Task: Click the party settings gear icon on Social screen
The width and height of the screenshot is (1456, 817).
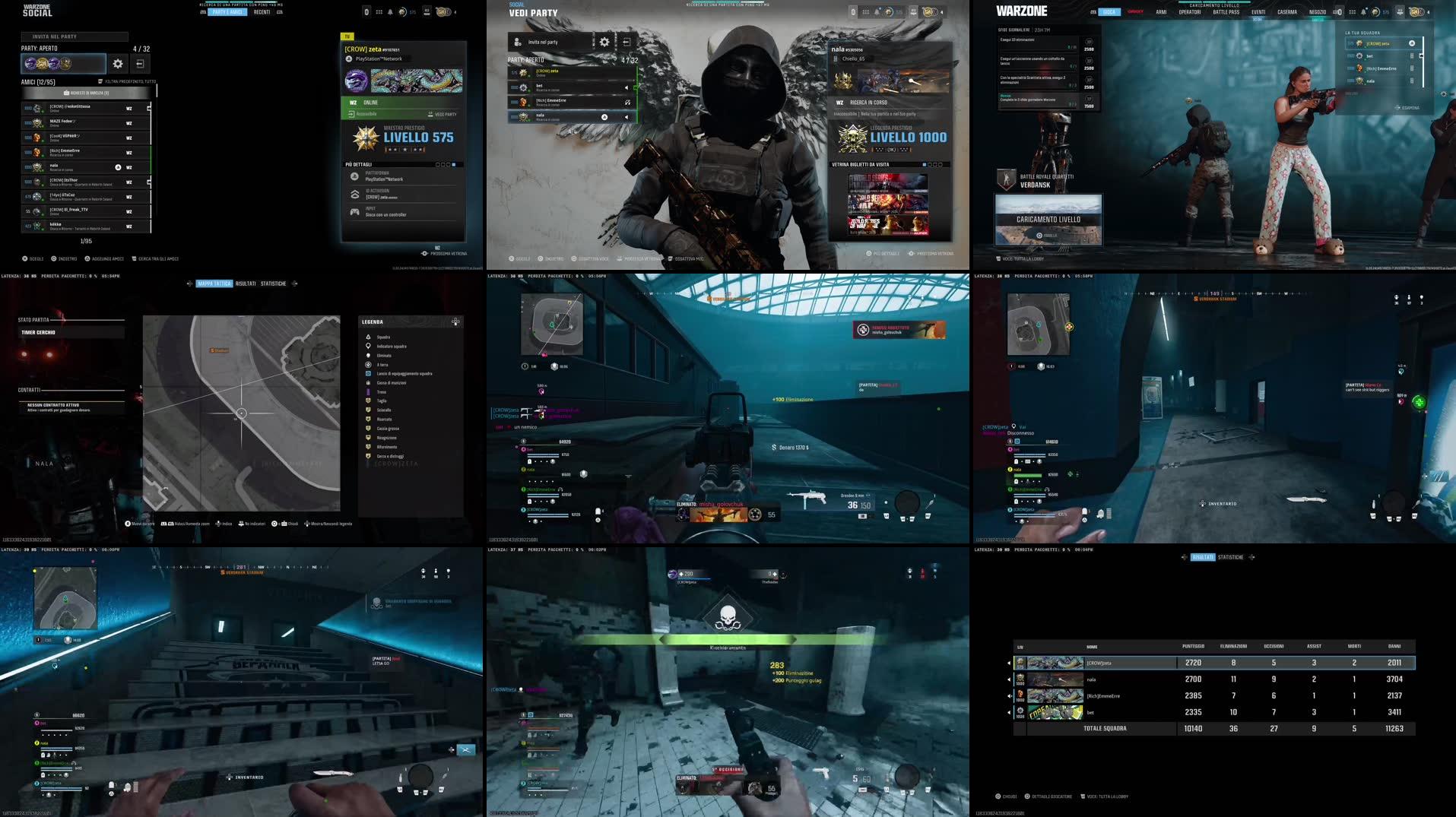Action: coord(118,65)
